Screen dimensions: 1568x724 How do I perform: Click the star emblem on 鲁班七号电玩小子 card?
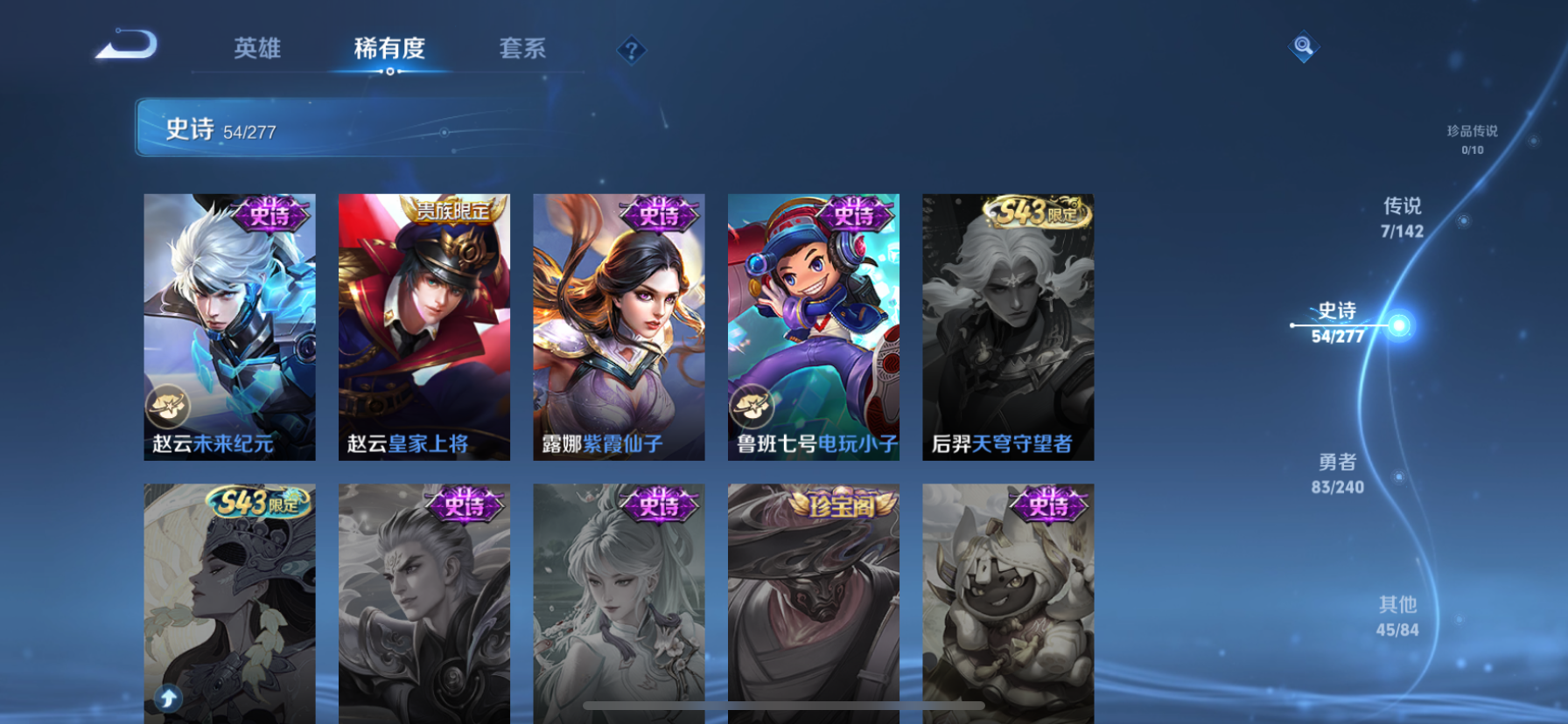click(750, 407)
